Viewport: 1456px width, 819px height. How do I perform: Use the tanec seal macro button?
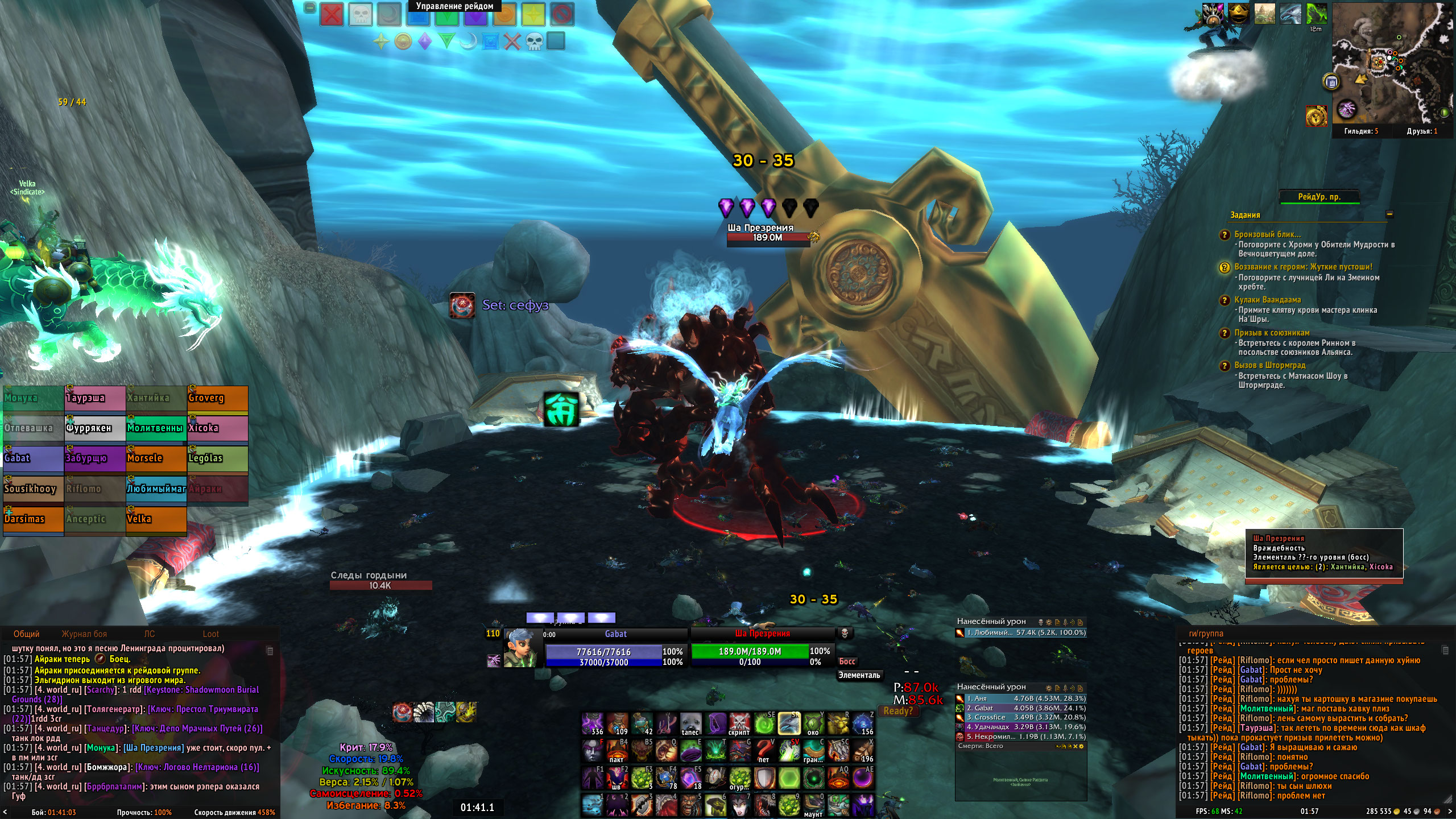(x=690, y=723)
